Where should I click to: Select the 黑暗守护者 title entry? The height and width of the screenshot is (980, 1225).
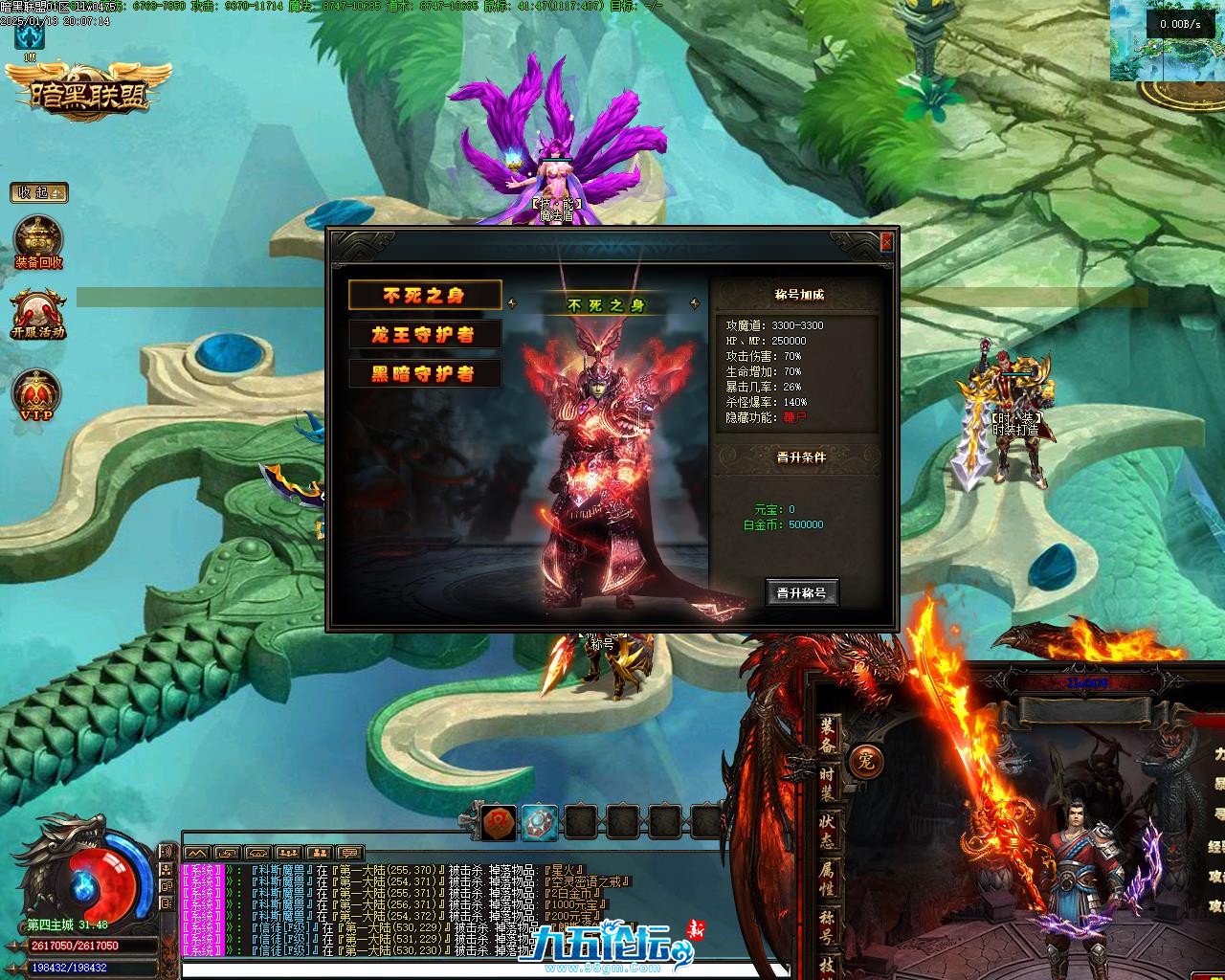424,374
